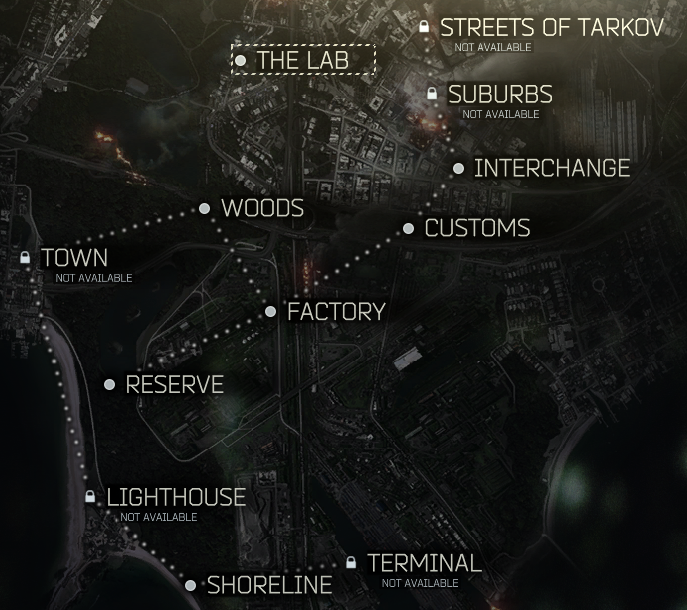Select Shoreline on the map
The width and height of the screenshot is (687, 610).
[268, 585]
